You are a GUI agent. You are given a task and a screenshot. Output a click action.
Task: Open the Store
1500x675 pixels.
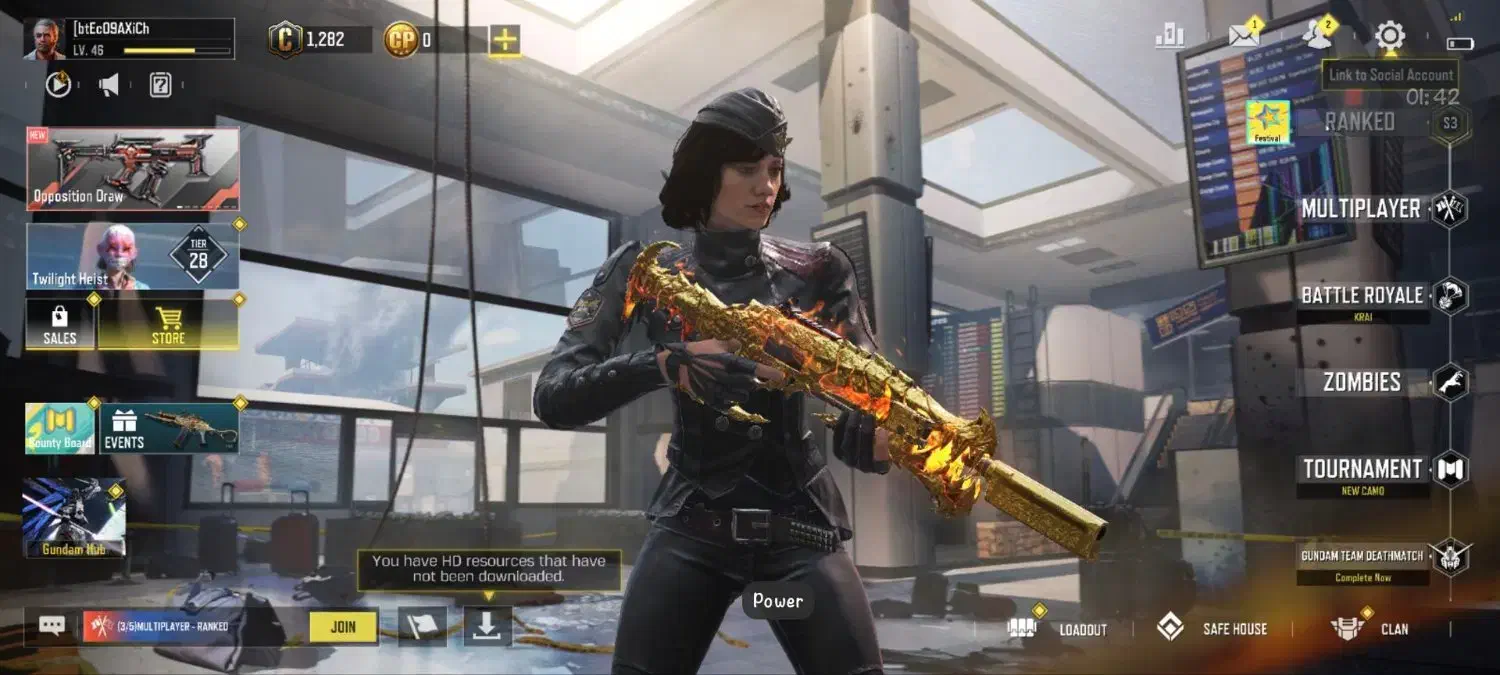168,325
